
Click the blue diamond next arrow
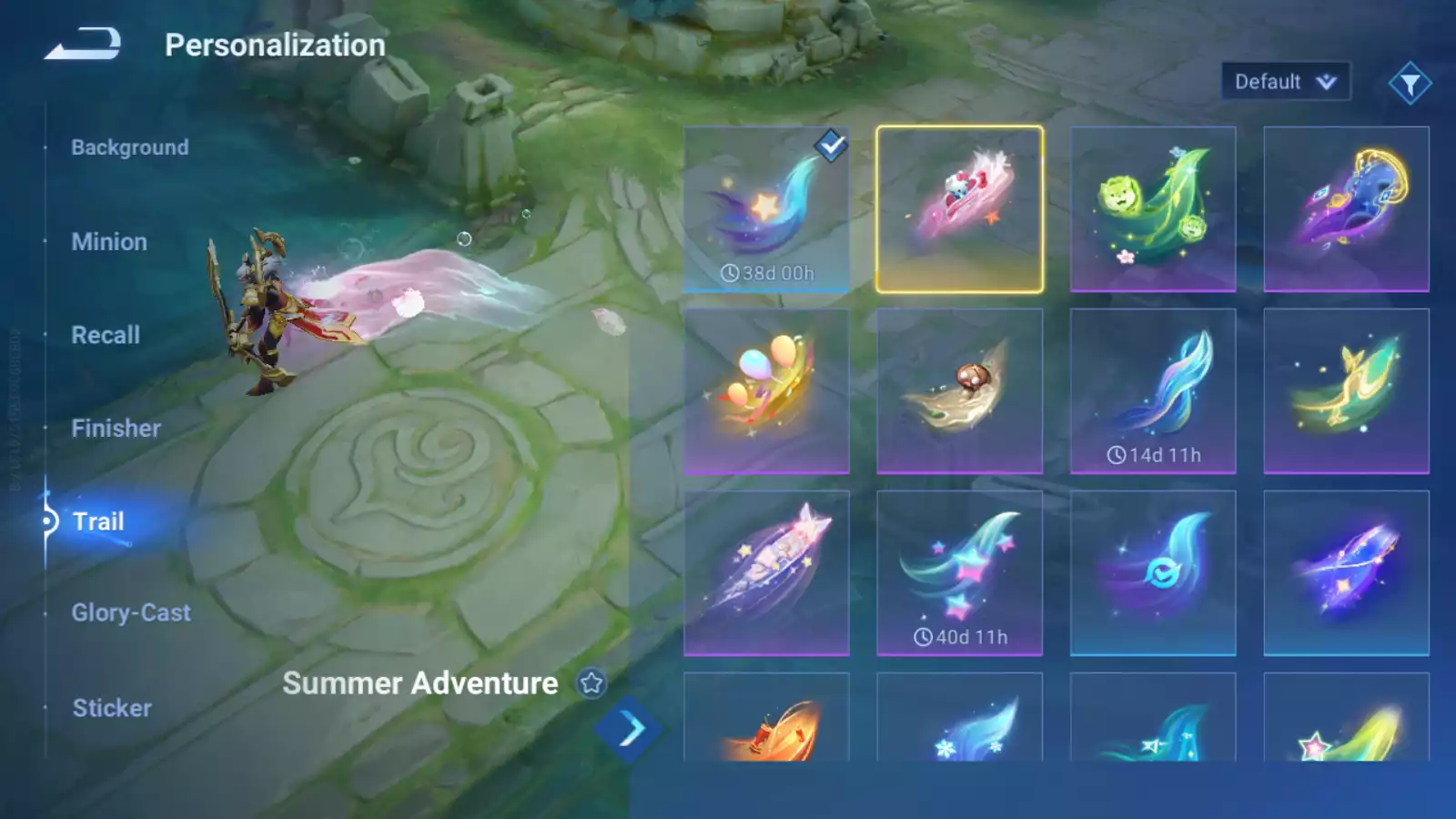[629, 729]
